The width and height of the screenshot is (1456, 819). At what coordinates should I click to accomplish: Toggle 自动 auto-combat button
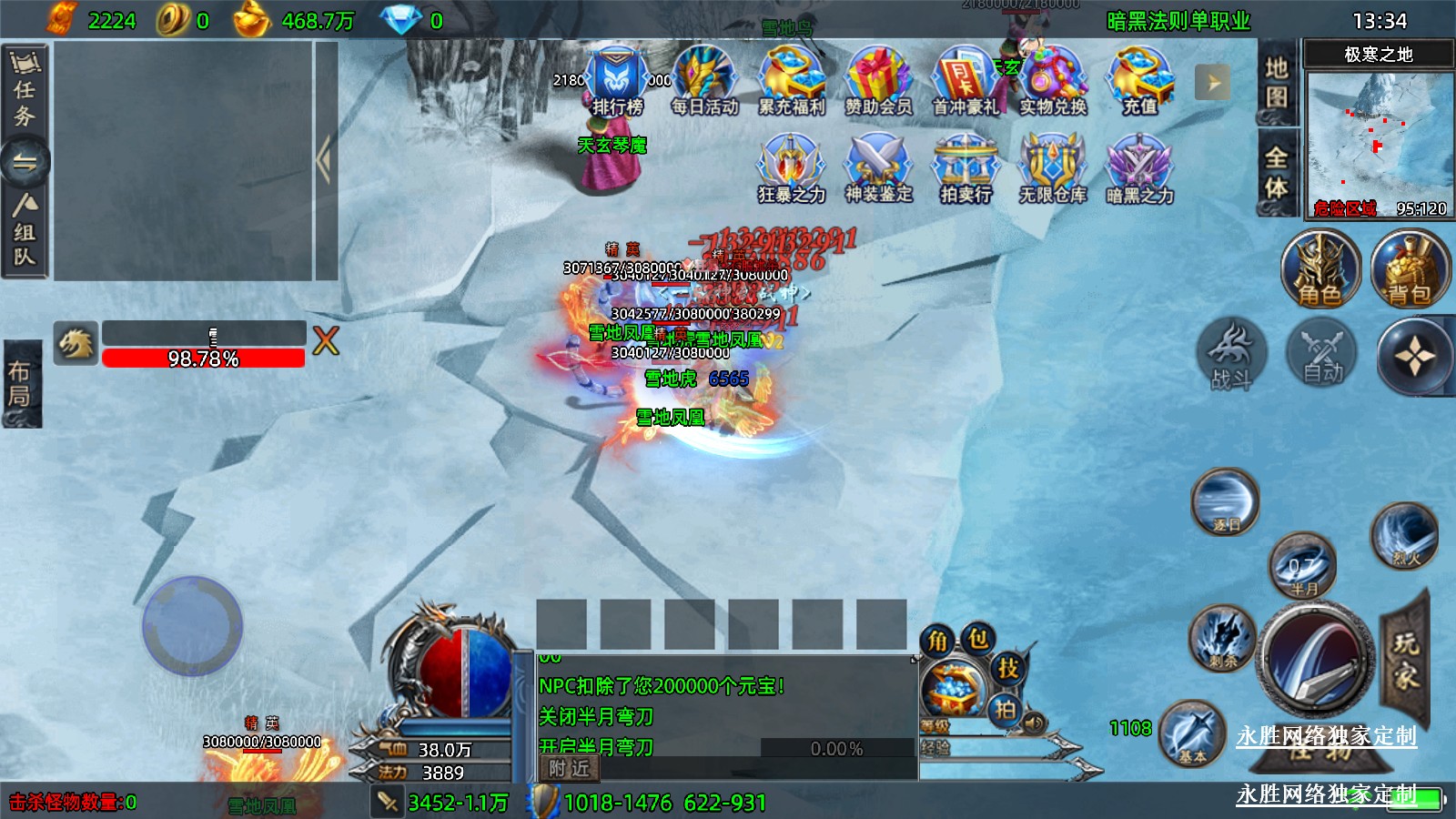(1322, 355)
